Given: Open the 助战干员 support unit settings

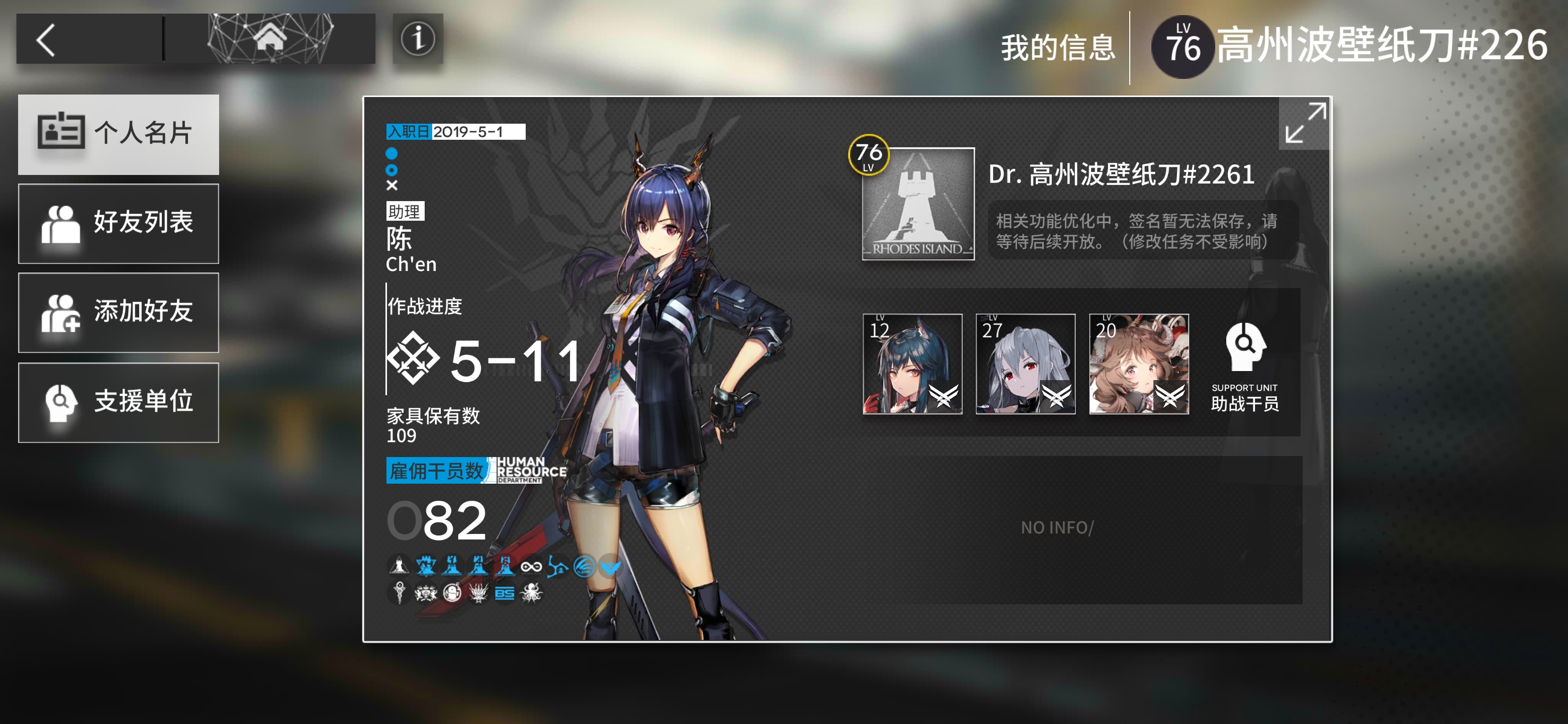Looking at the screenshot, I should tap(1244, 367).
